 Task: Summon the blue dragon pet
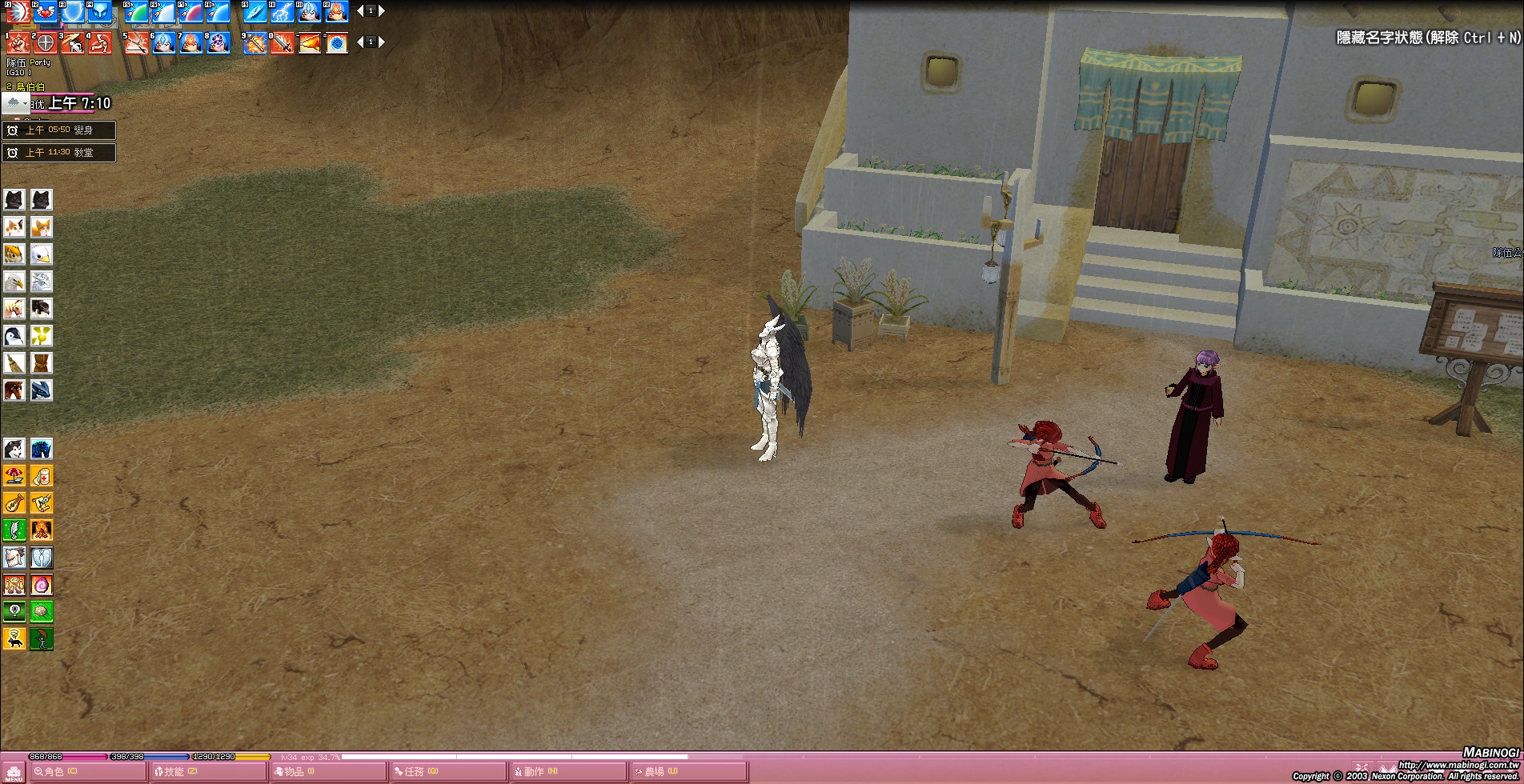(42, 390)
